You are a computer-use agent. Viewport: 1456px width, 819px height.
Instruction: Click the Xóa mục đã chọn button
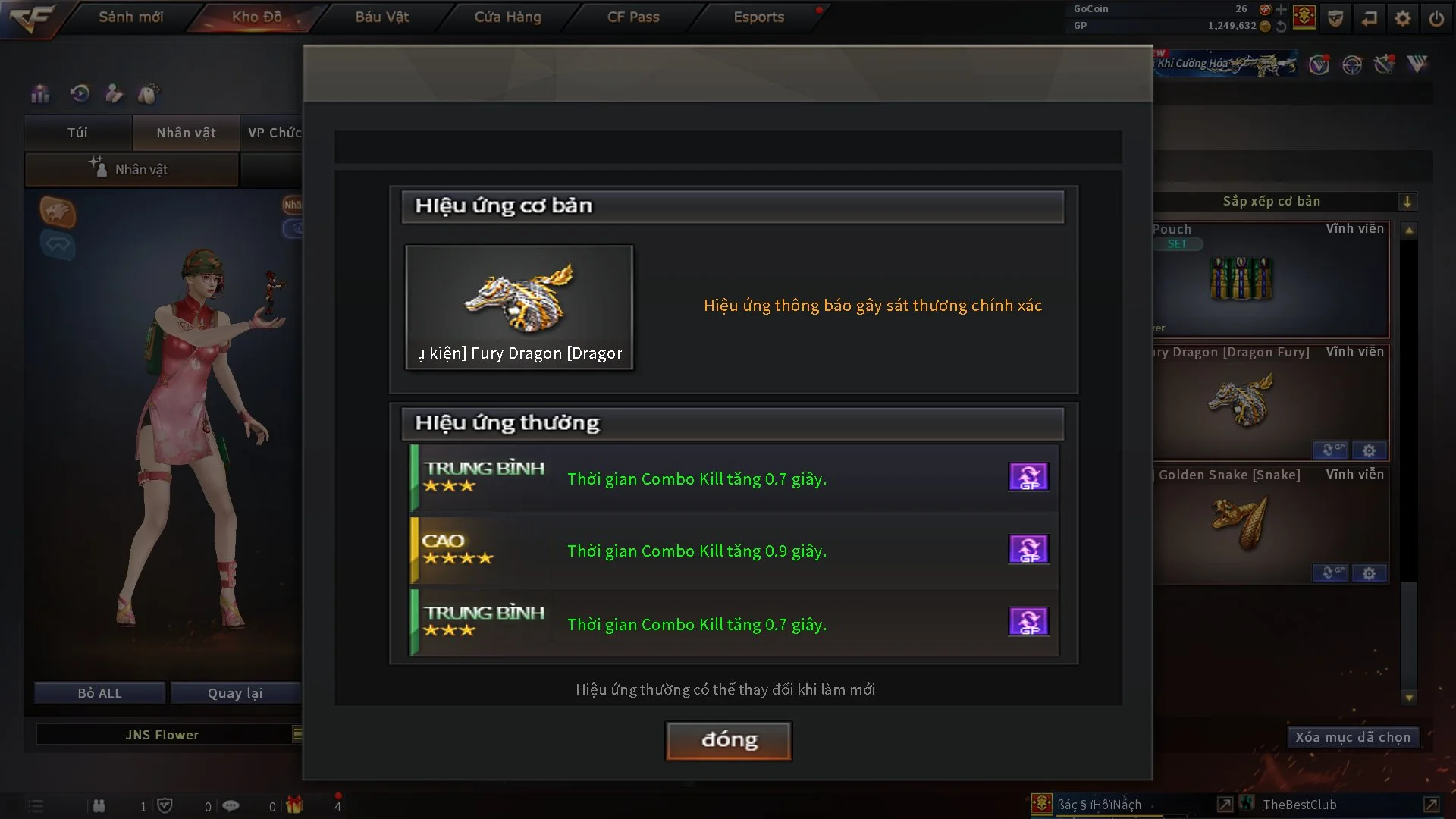(x=1353, y=736)
